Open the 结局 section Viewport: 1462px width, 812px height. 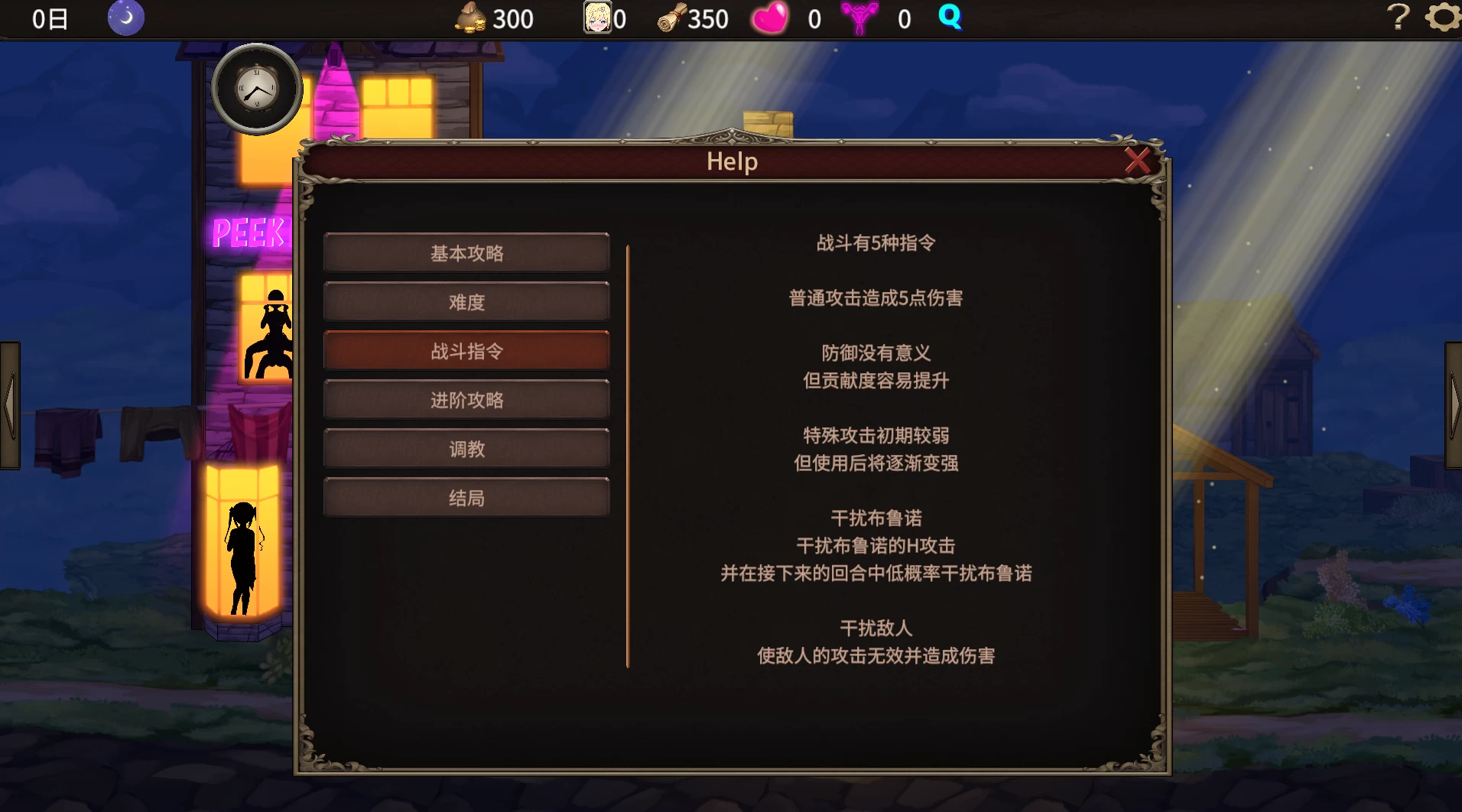pos(466,497)
